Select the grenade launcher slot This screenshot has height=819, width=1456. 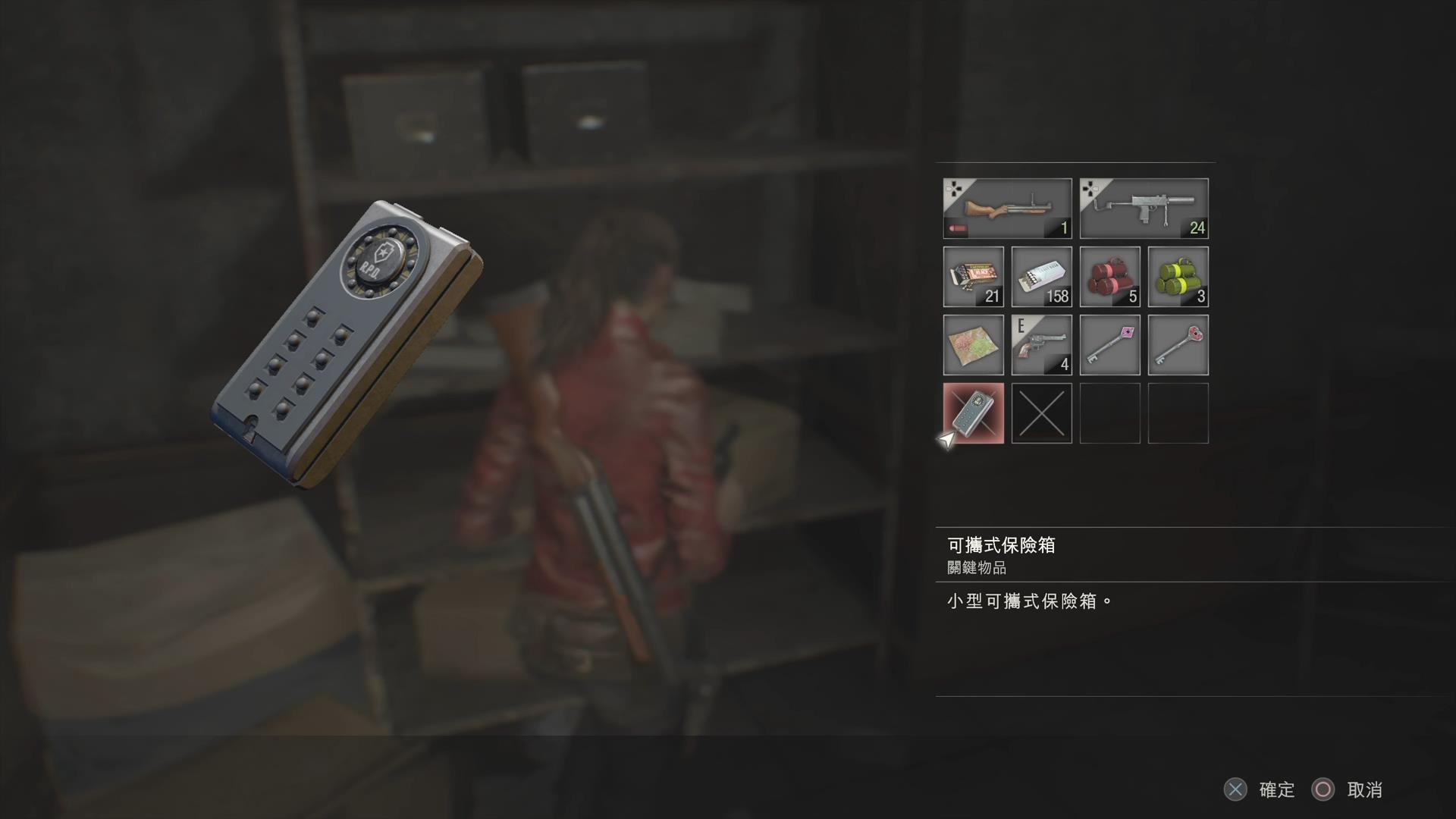tap(1007, 209)
